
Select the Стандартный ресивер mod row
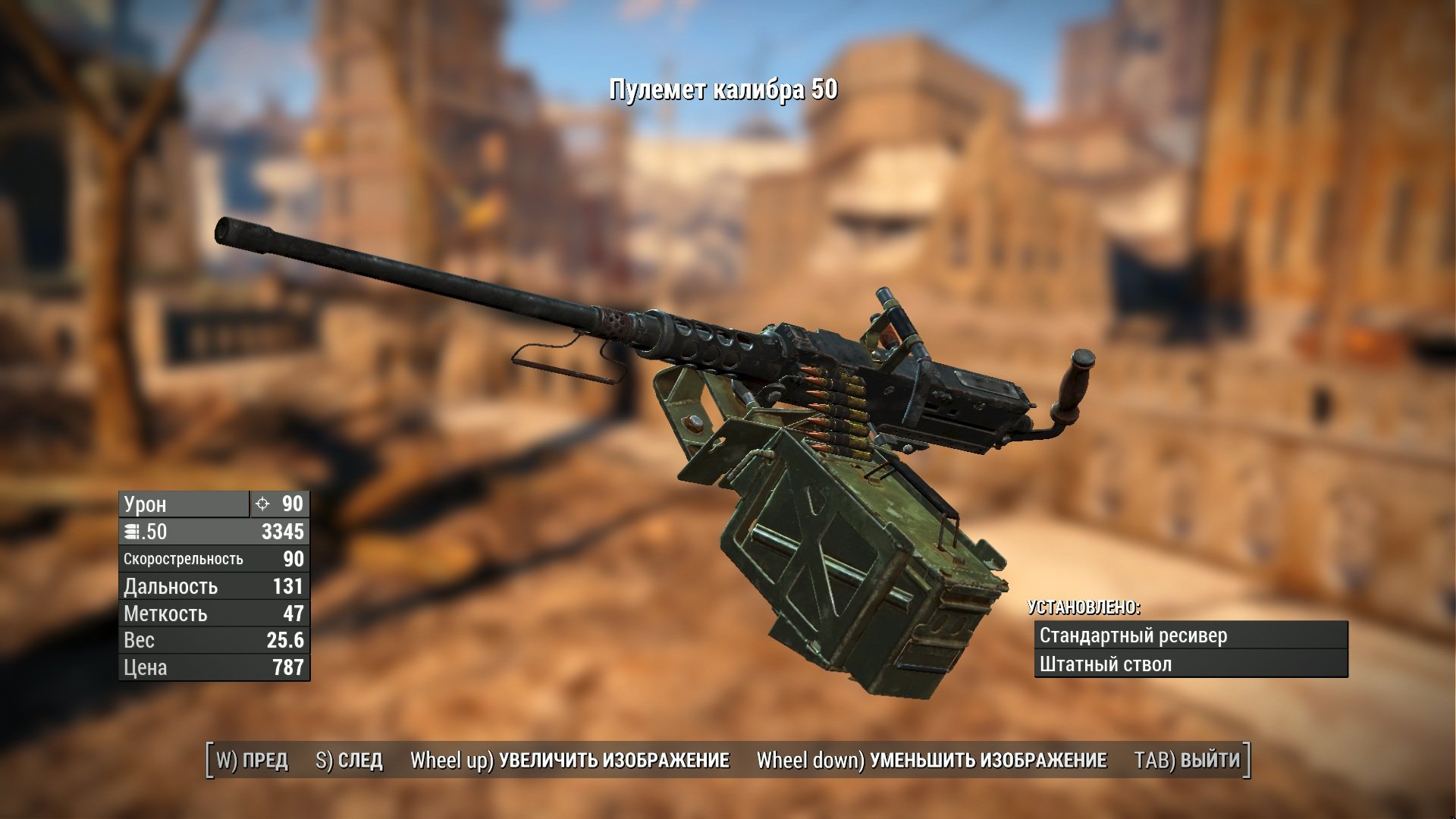[1191, 635]
